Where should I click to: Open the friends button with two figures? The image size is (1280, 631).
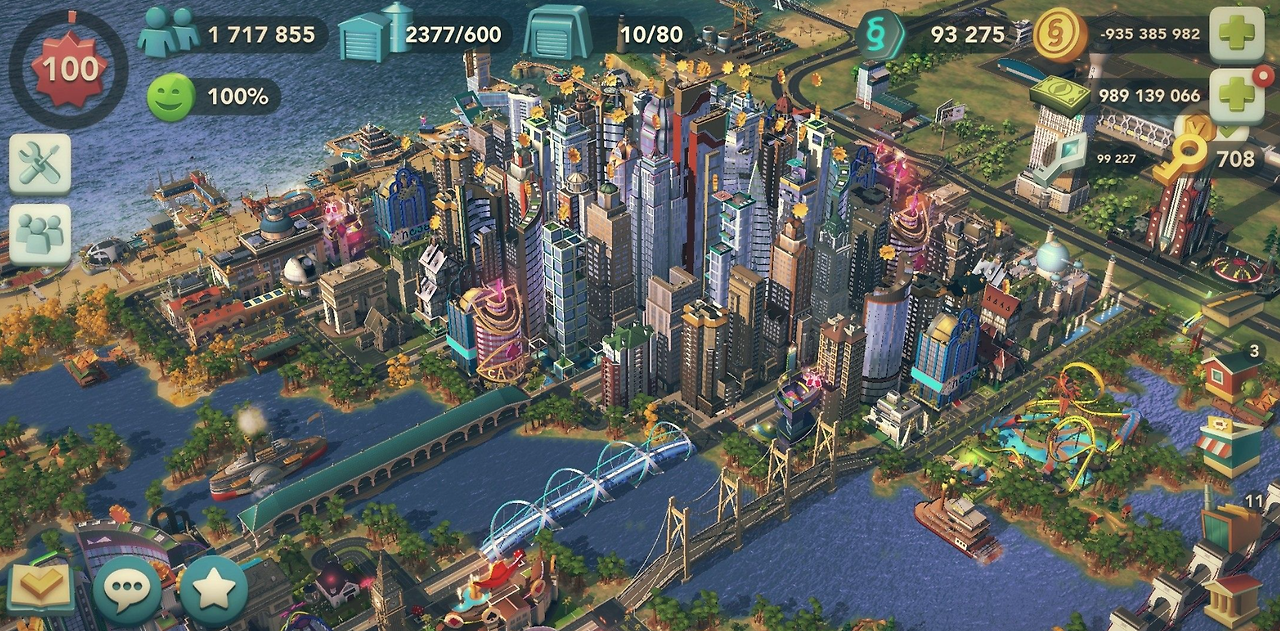(40, 234)
